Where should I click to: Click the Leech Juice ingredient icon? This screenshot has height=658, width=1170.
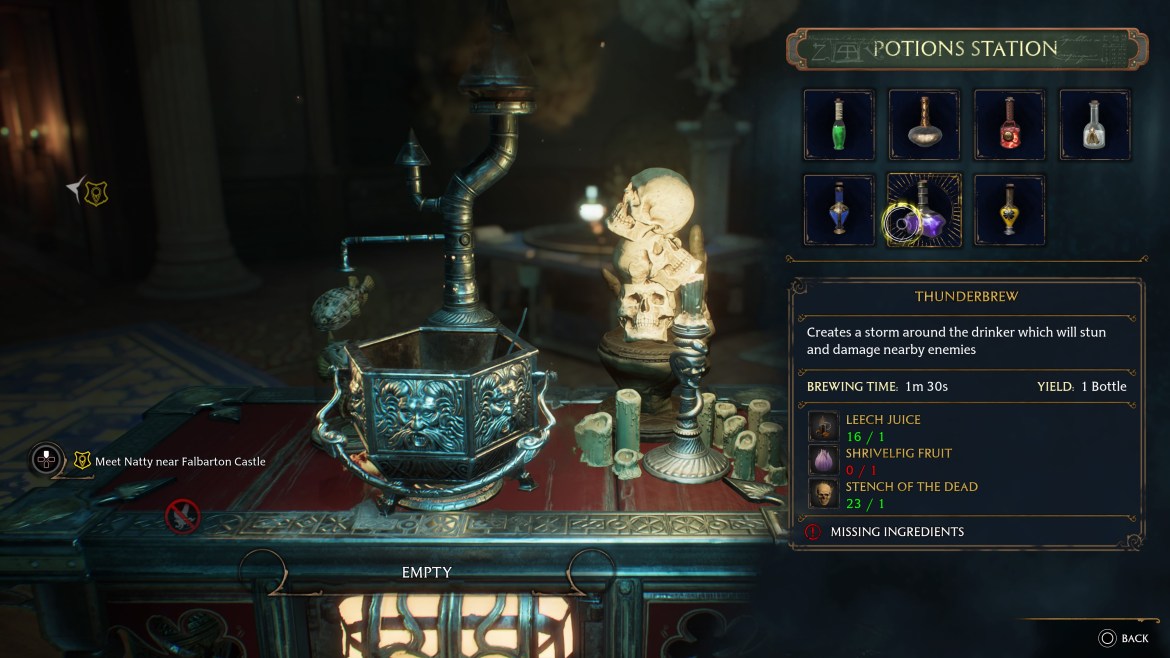tap(824, 427)
